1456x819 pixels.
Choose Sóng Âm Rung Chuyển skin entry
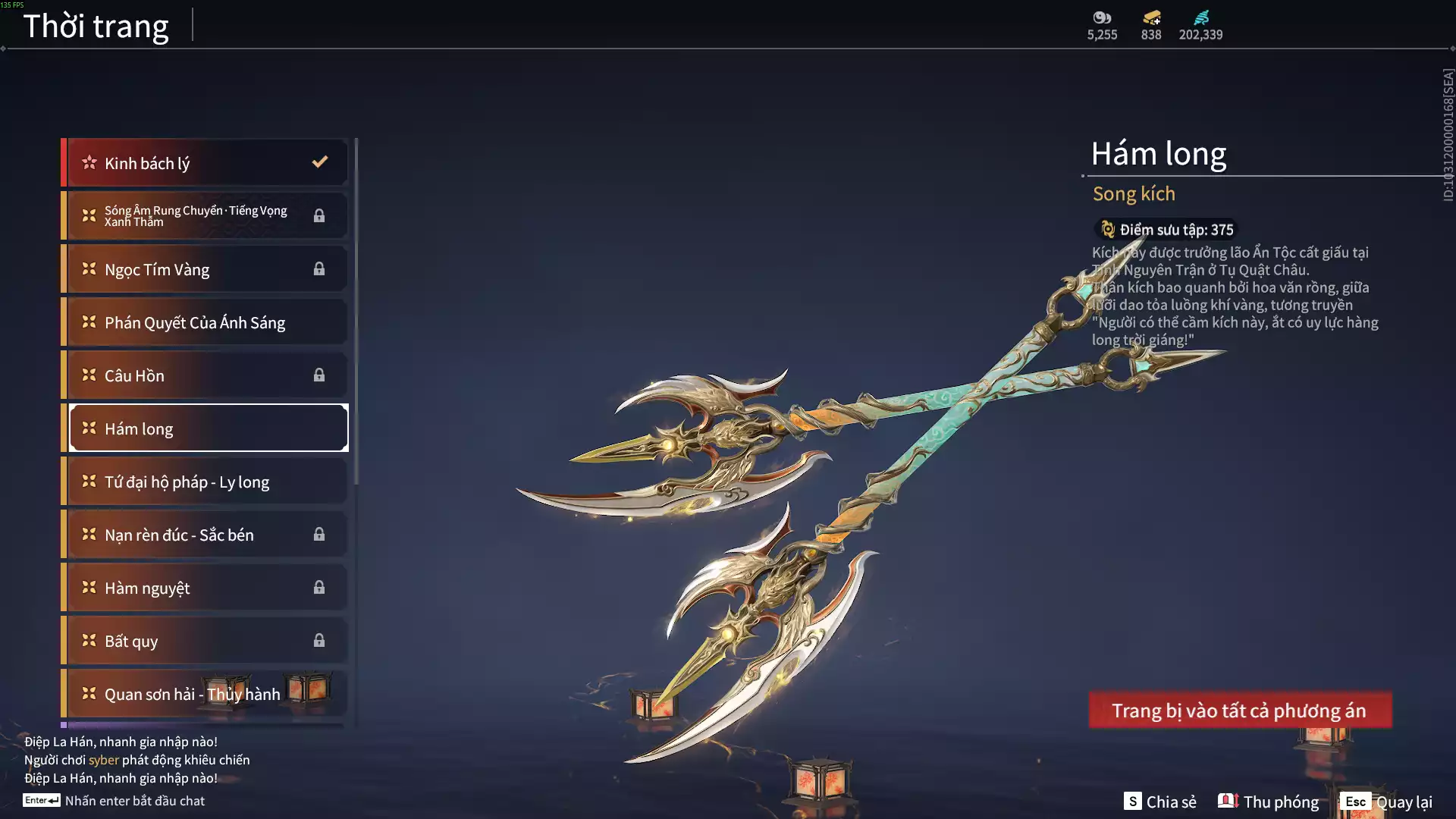[x=205, y=216]
